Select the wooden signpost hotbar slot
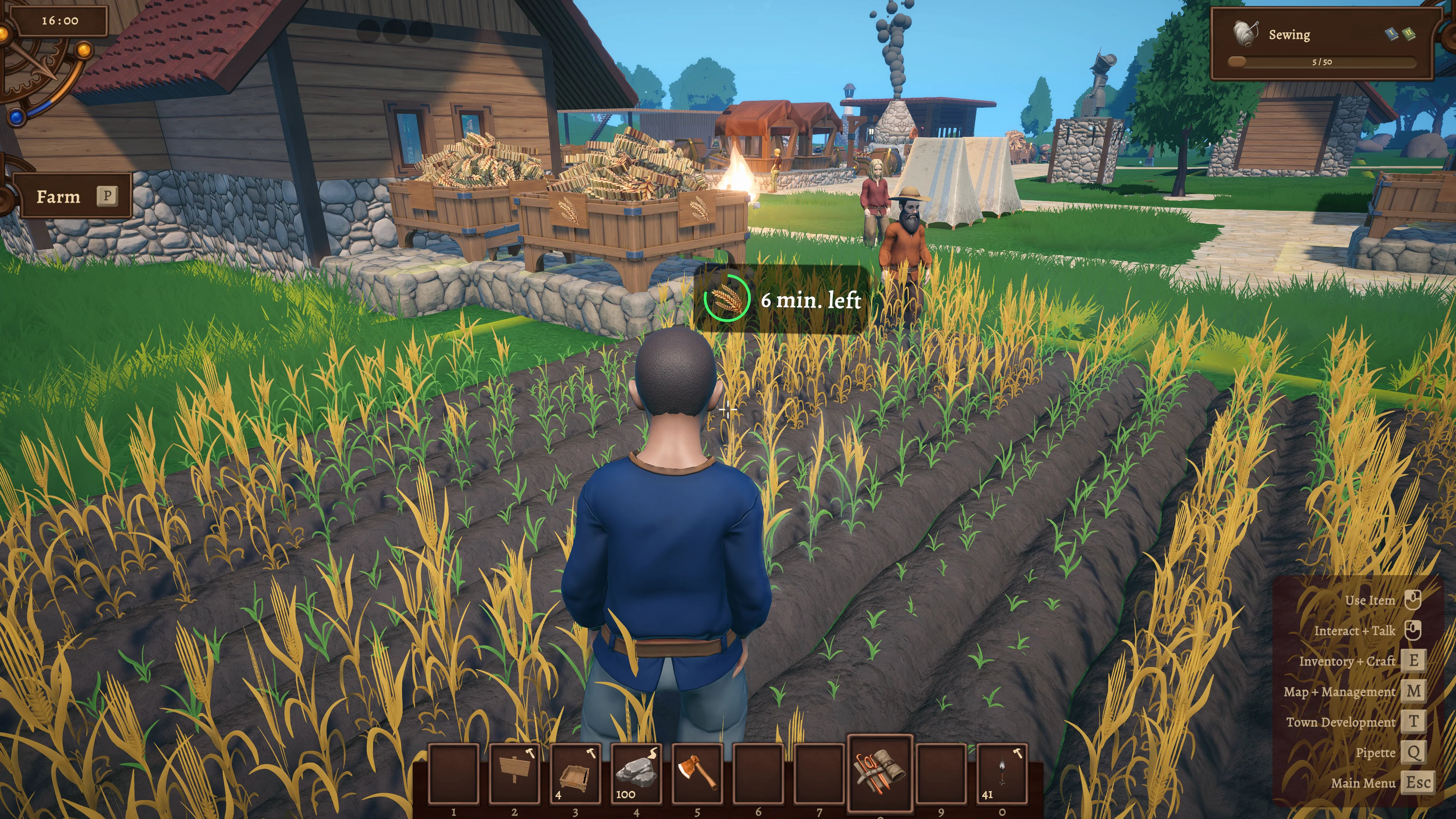The image size is (1456, 819). pos(515,773)
